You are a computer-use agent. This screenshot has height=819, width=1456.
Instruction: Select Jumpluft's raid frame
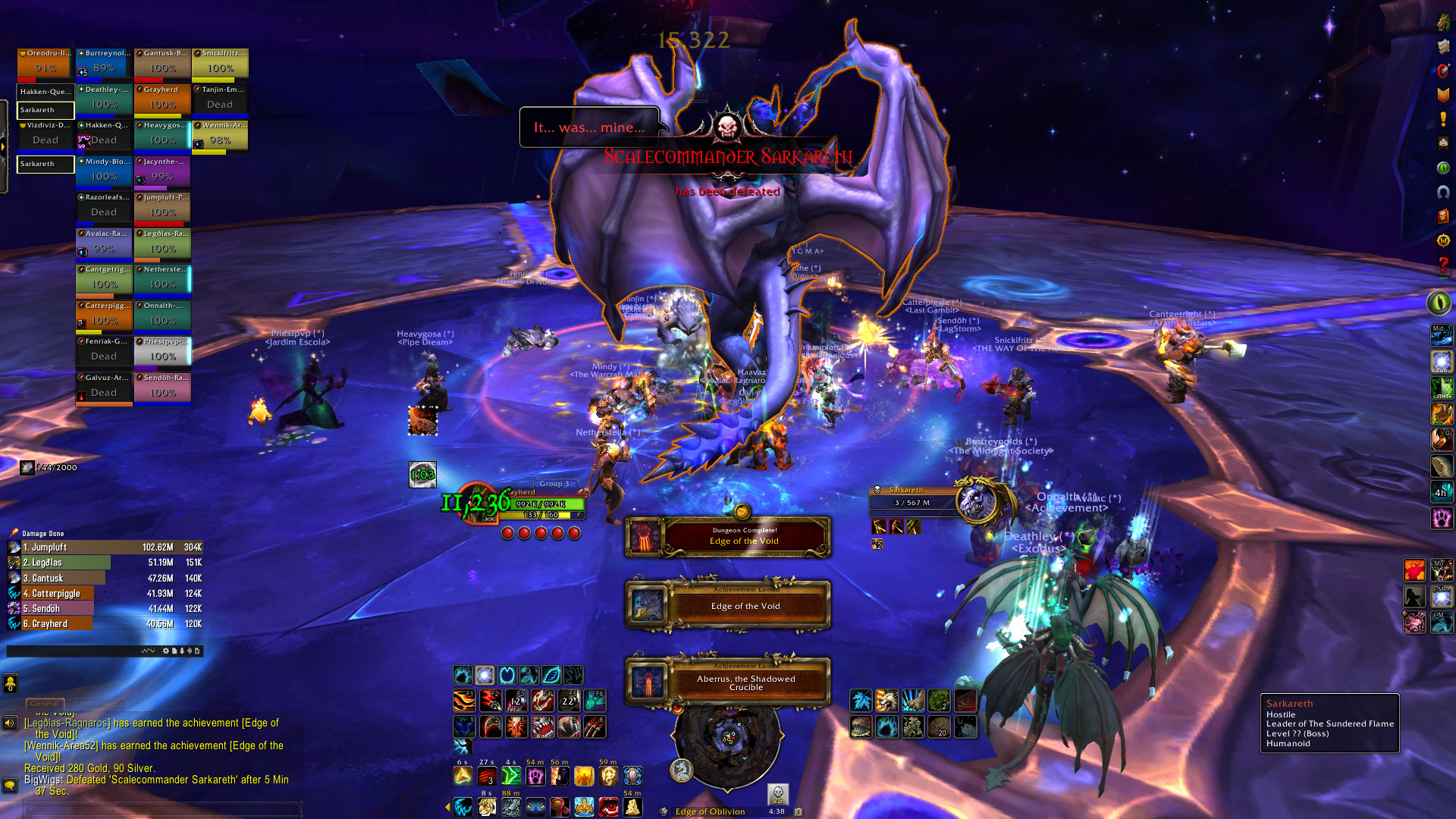coord(162,208)
